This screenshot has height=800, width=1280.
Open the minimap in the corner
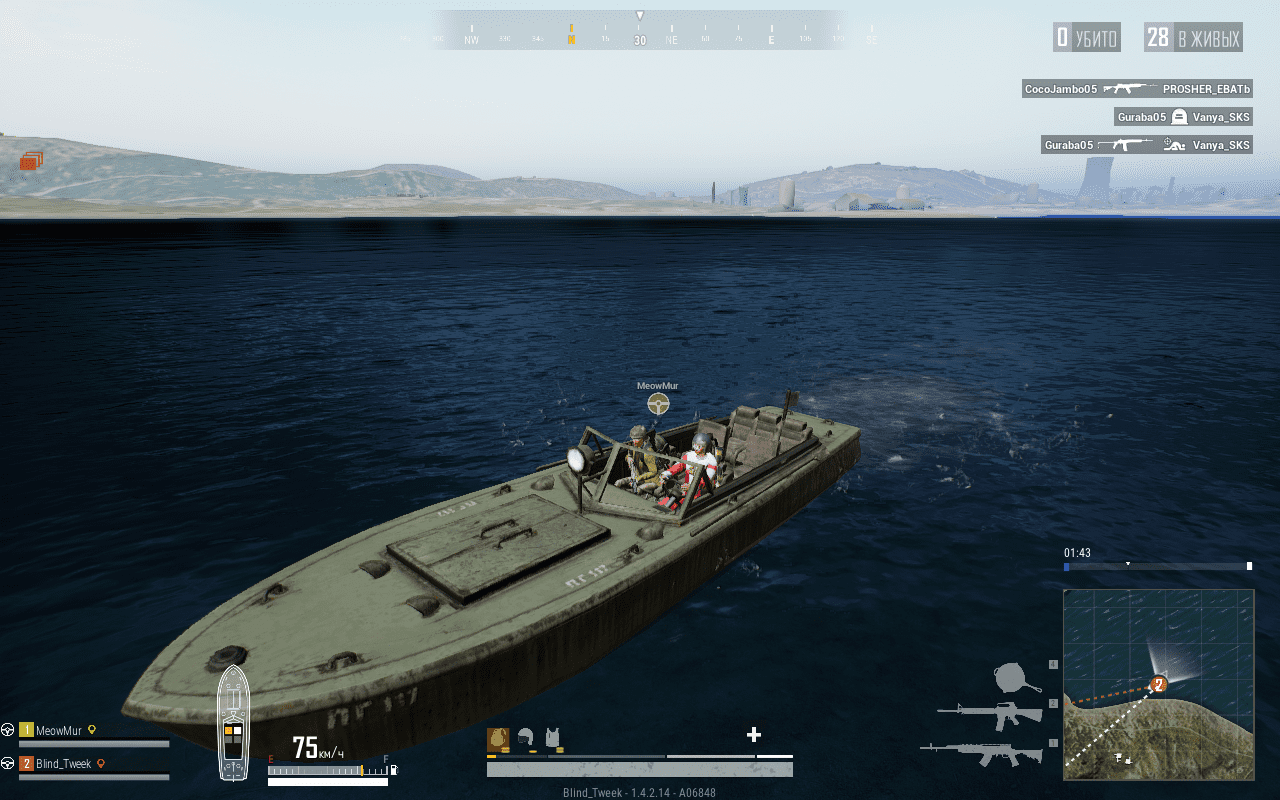pyautogui.click(x=1158, y=684)
